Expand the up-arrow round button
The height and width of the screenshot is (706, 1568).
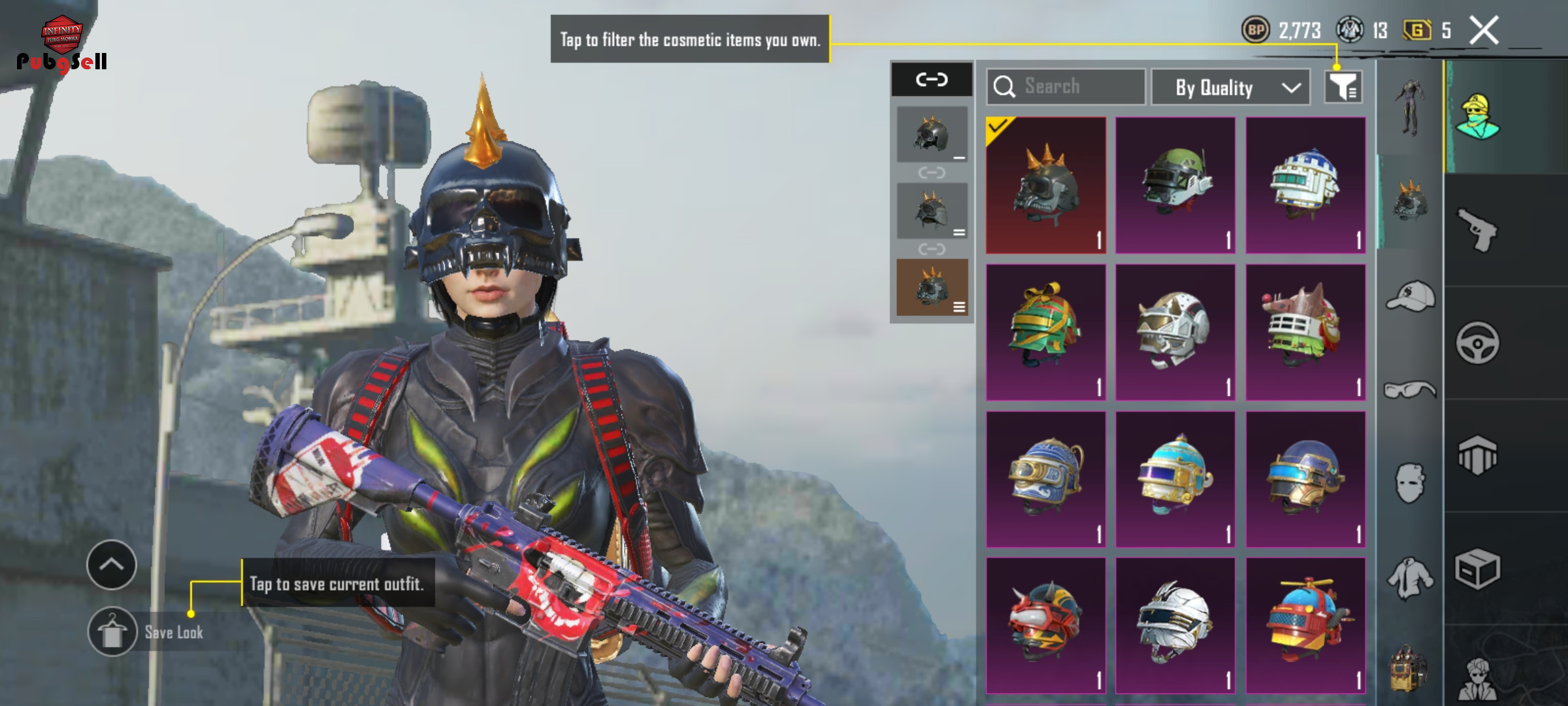pyautogui.click(x=112, y=565)
